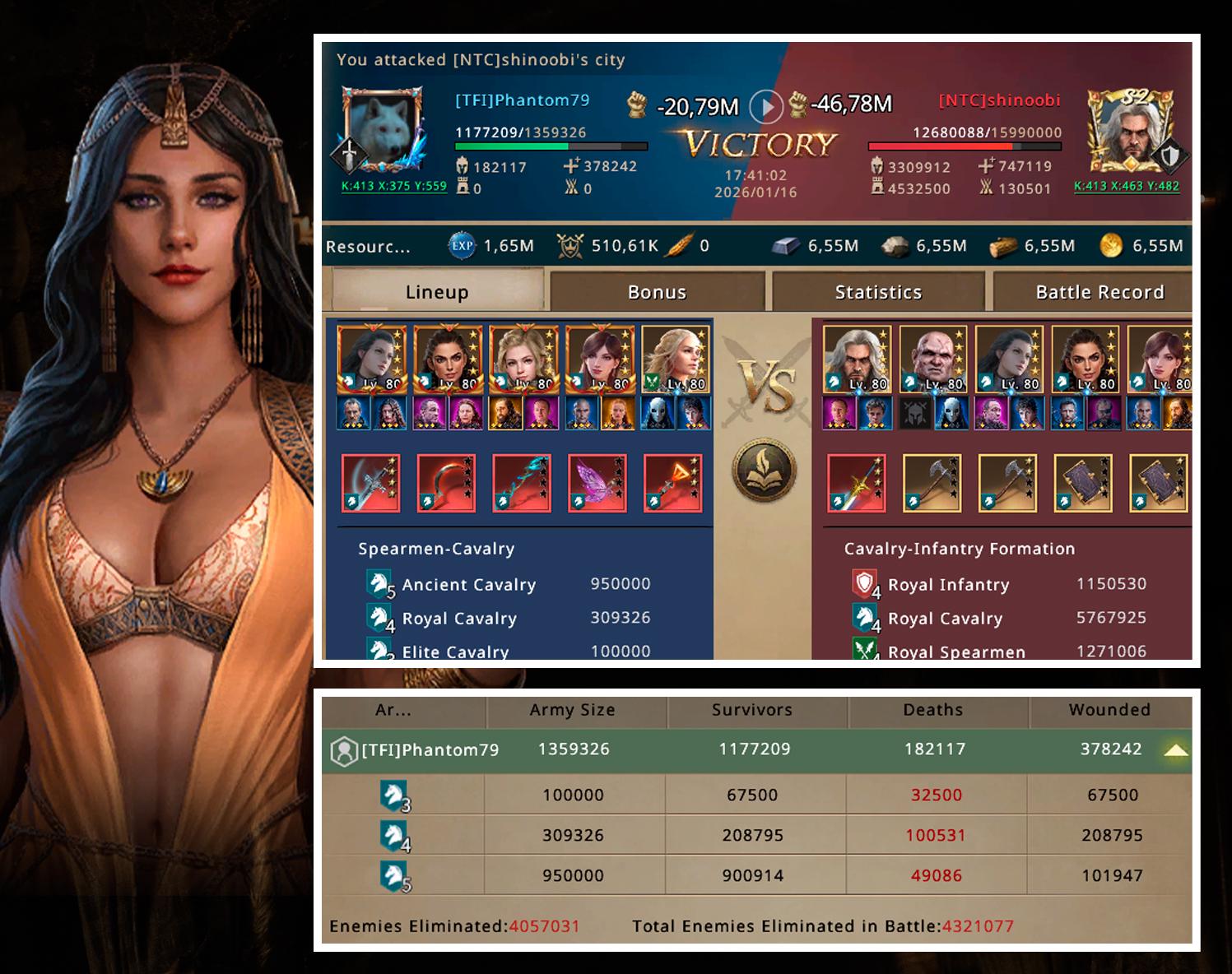Inspect the attacker's red triangle staff artifact
The image size is (1232, 974).
point(673,483)
